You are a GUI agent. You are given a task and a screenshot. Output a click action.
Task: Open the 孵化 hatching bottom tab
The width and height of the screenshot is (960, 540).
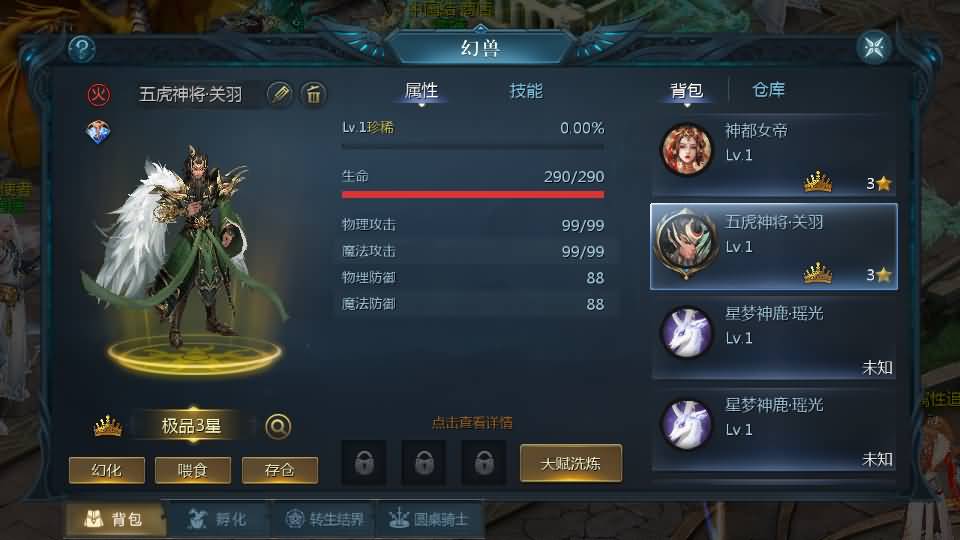point(216,519)
